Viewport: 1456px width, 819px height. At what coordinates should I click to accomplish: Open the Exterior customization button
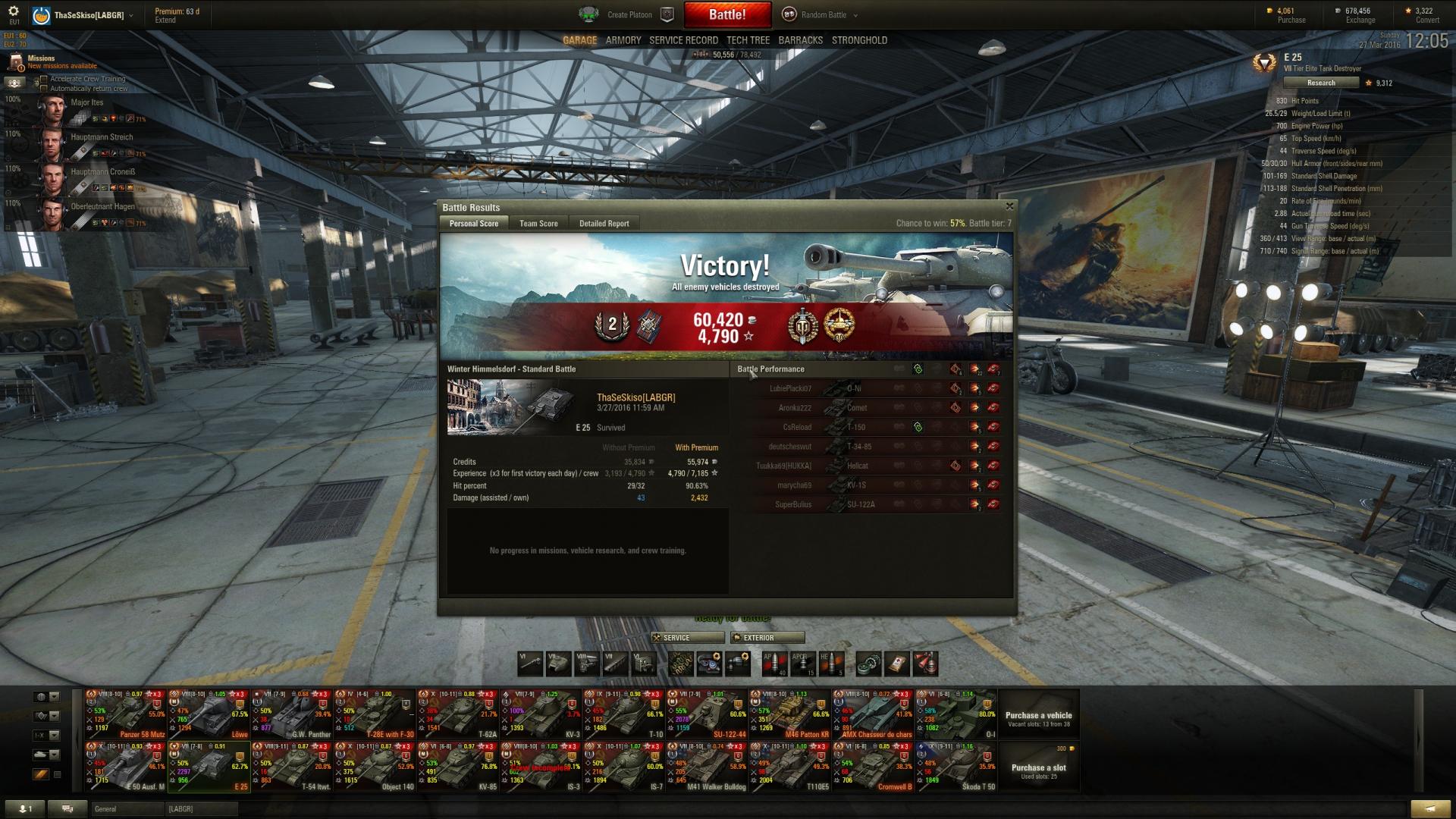pos(767,638)
